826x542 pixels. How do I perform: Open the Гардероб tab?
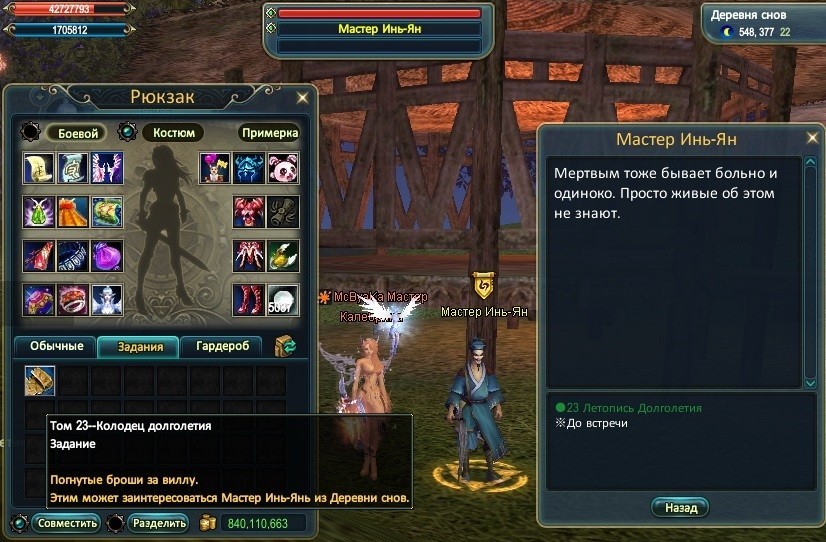coord(221,346)
